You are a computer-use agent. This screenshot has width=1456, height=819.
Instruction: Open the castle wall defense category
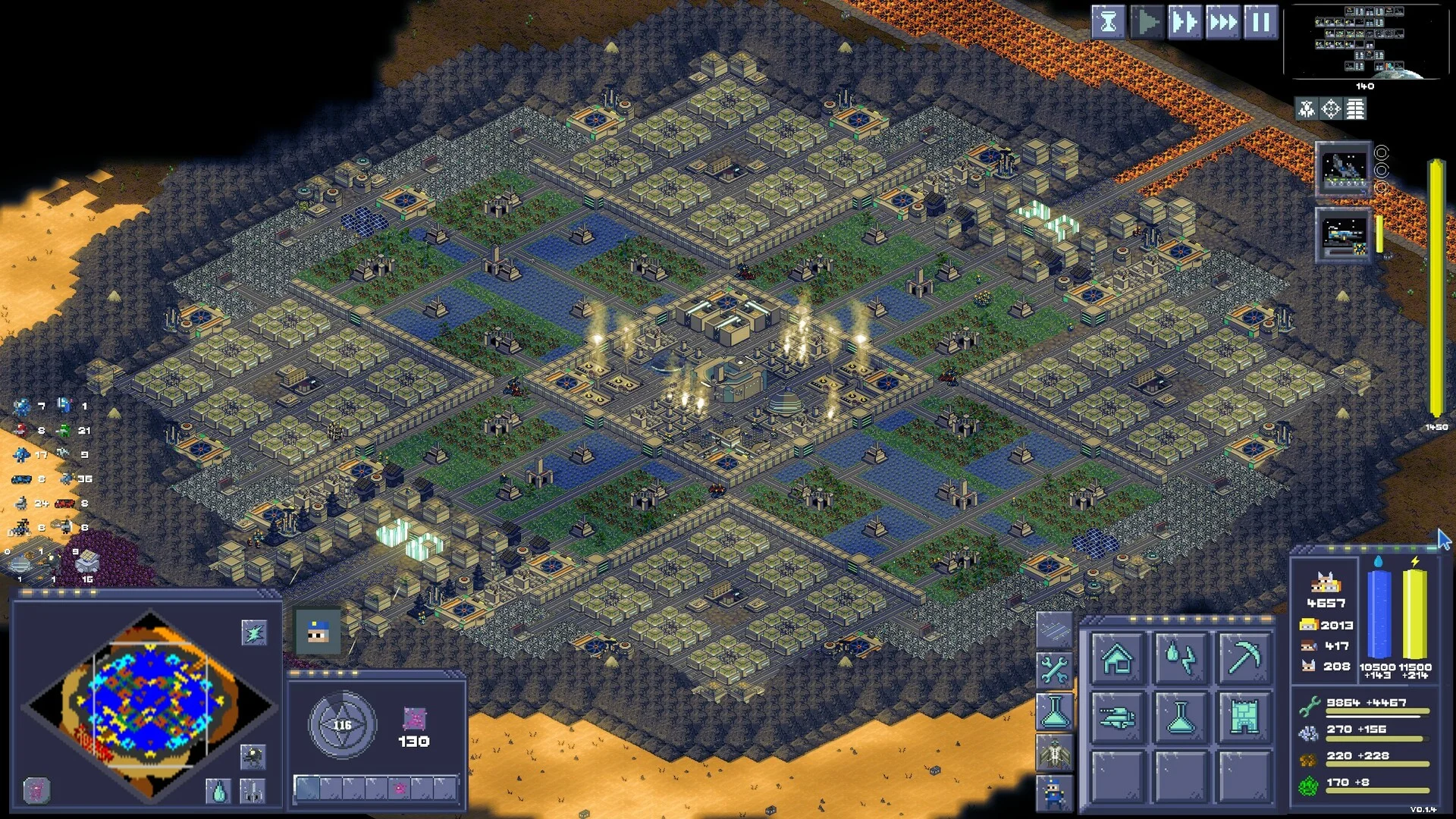click(1244, 716)
